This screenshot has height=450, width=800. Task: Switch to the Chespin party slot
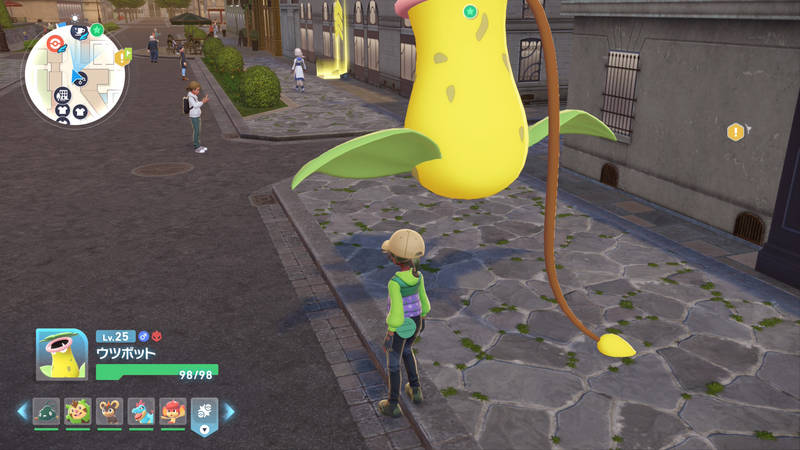(x=78, y=410)
